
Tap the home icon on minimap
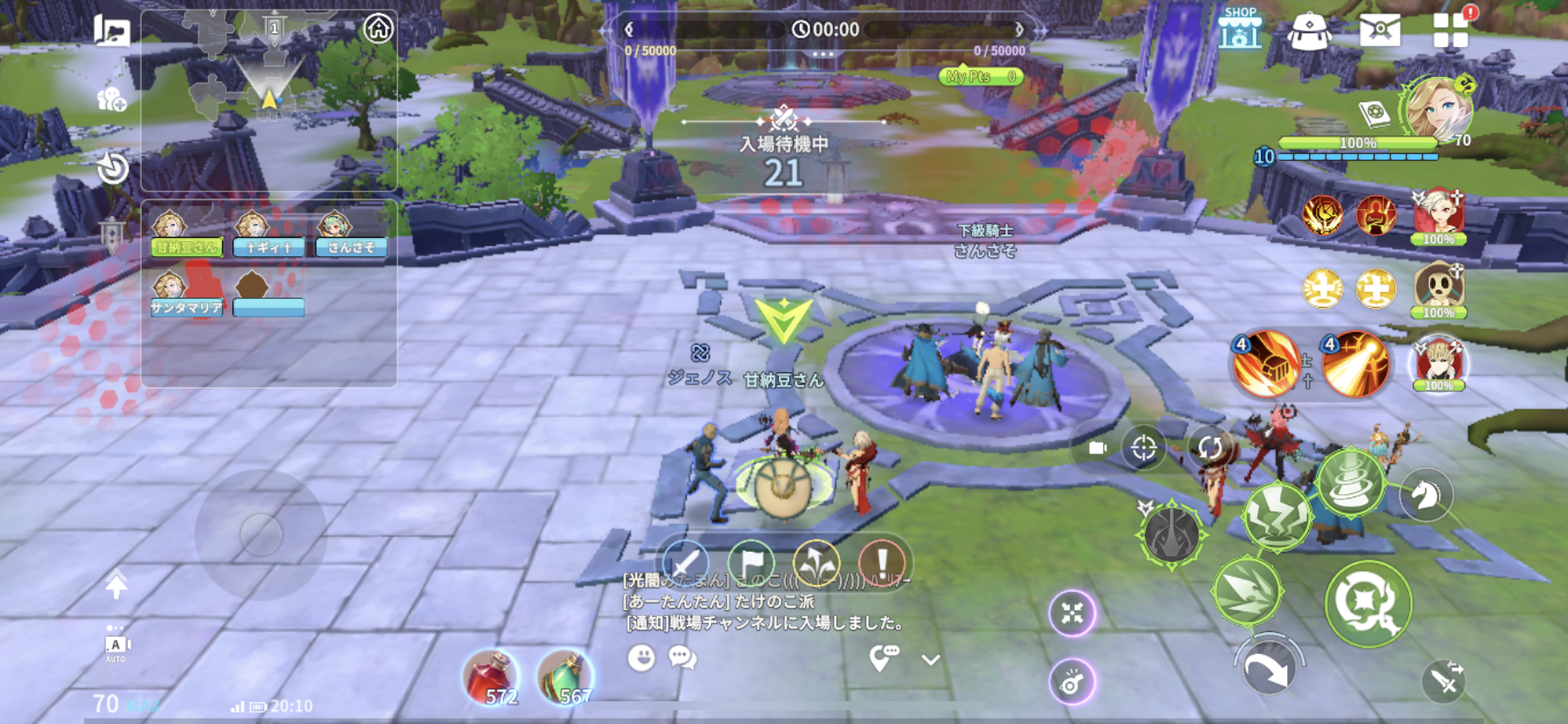click(x=378, y=29)
